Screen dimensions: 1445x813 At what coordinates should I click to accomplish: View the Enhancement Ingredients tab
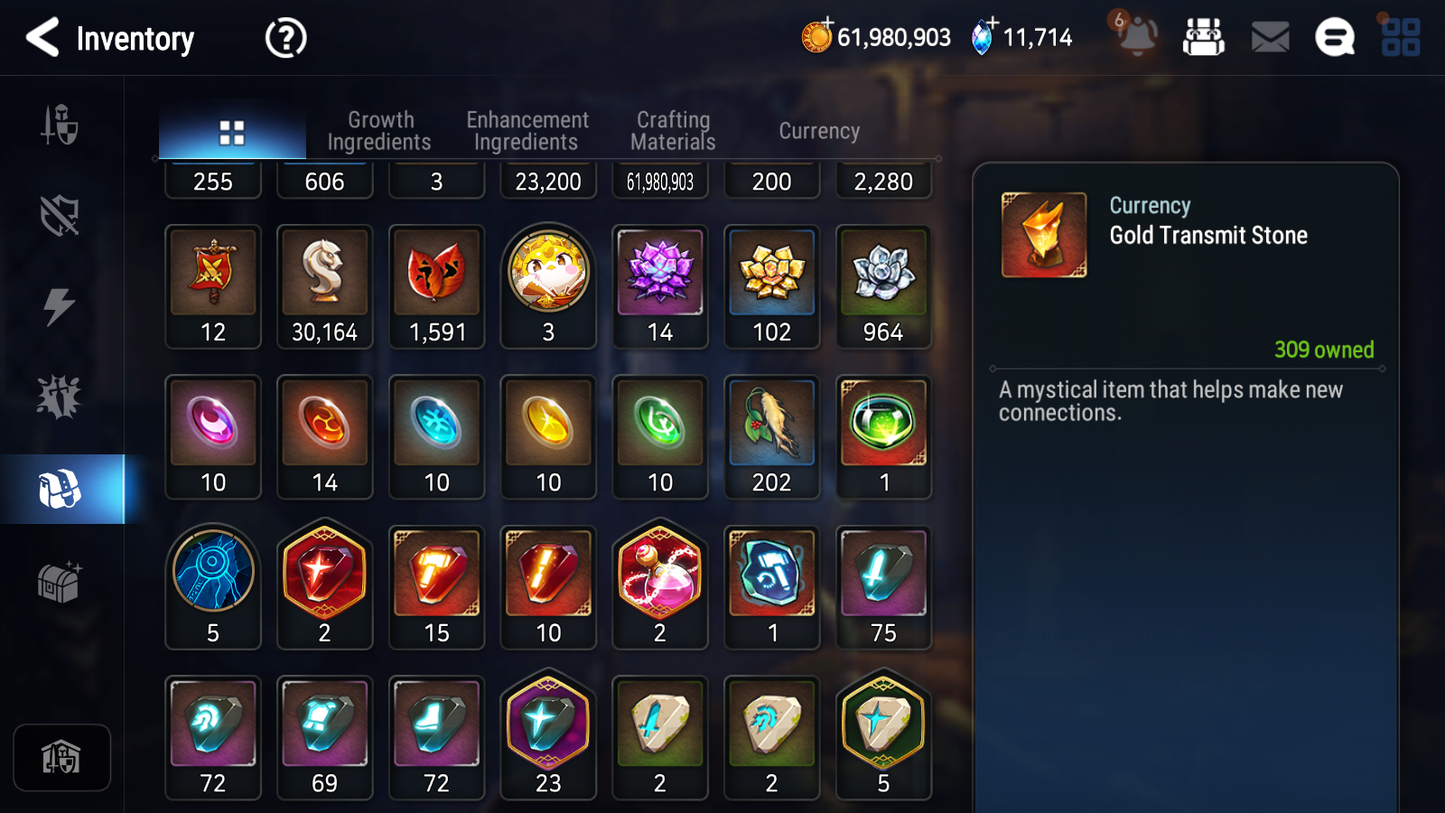click(x=526, y=130)
